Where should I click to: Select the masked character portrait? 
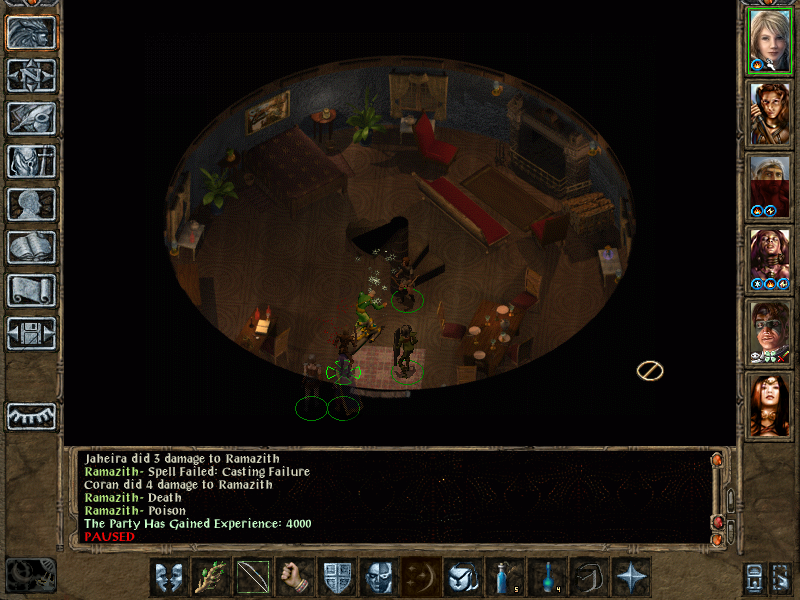(769, 332)
